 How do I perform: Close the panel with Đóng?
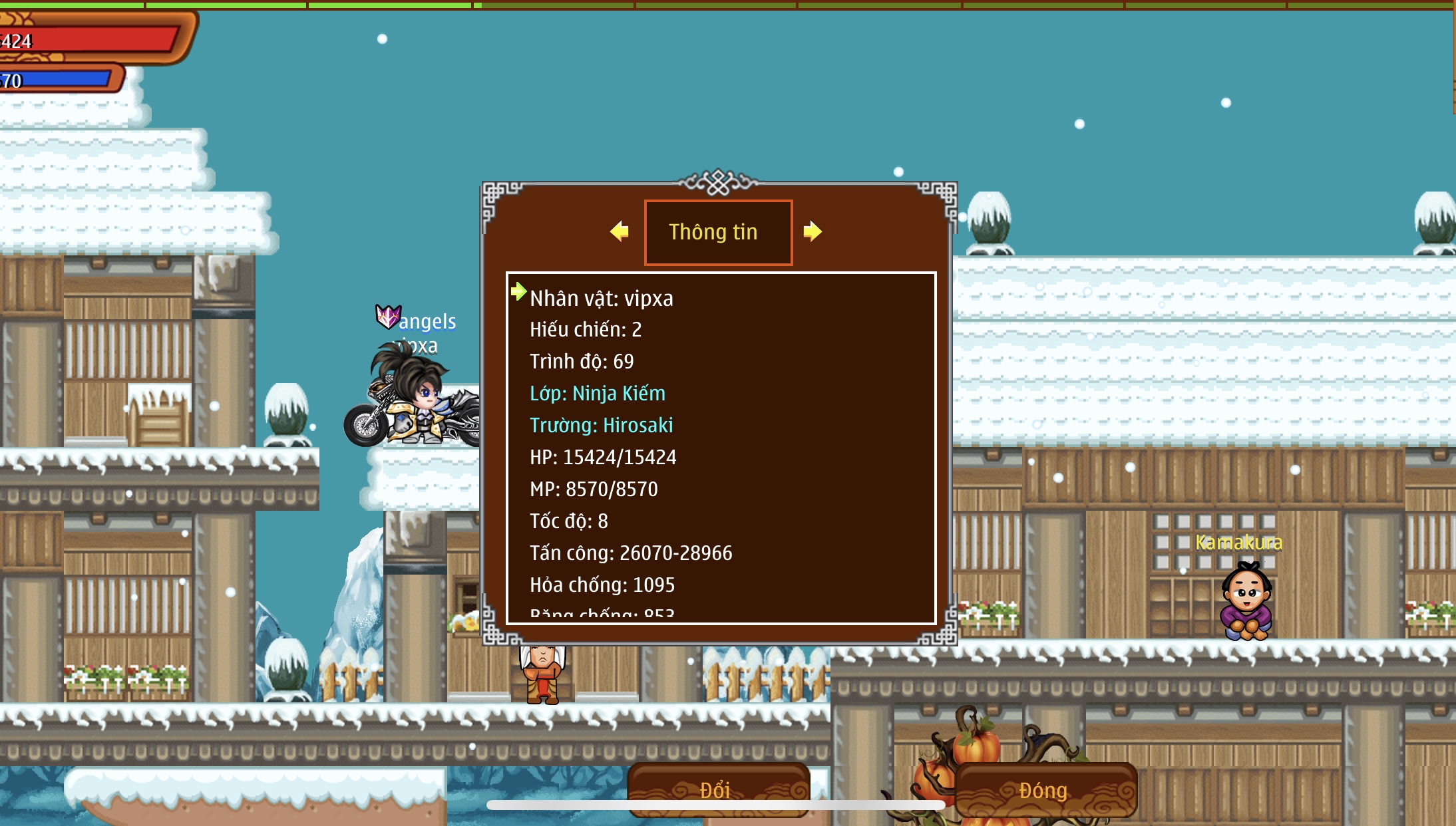tap(1045, 789)
